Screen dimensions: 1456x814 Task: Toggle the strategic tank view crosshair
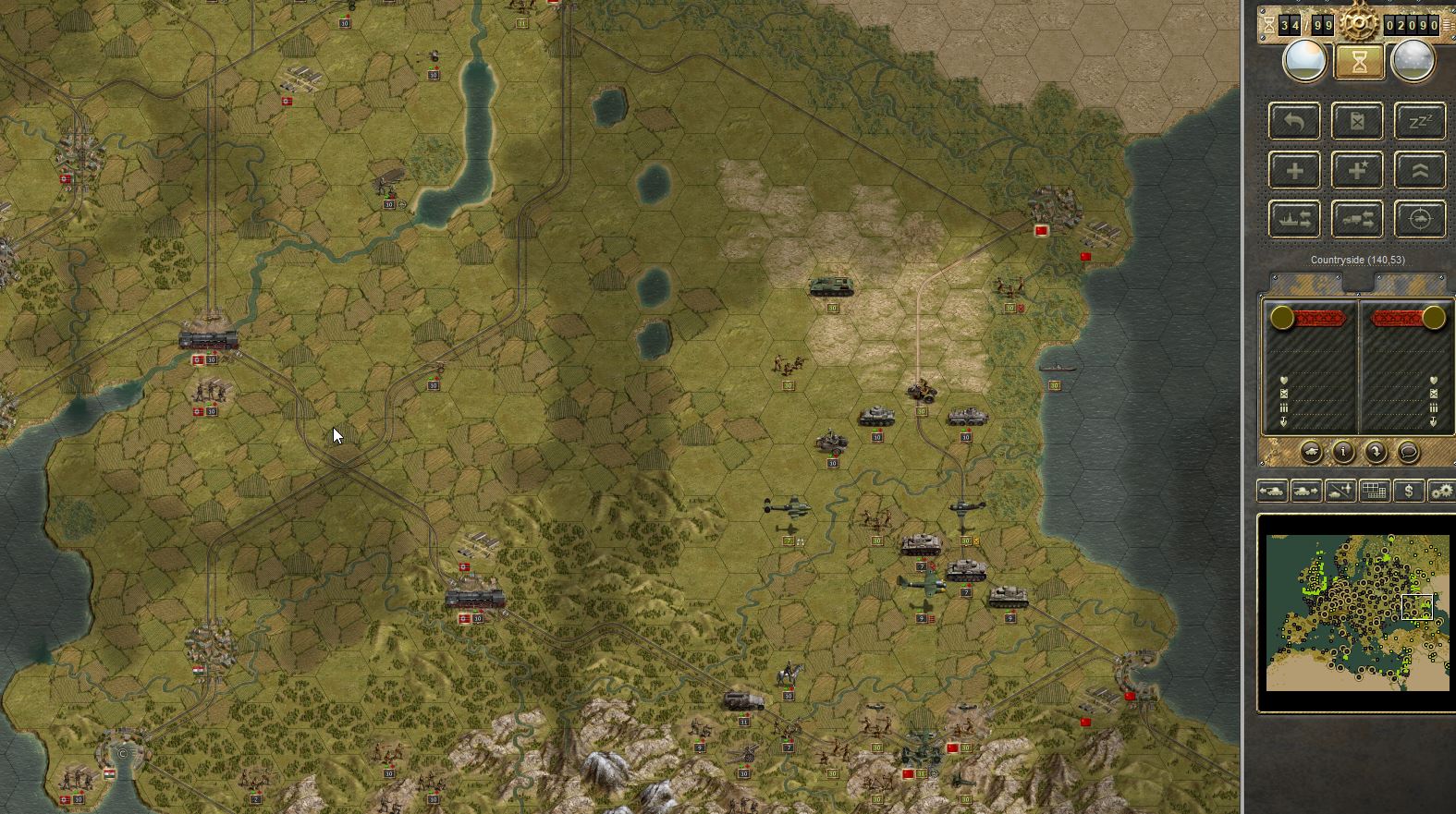(1420, 218)
